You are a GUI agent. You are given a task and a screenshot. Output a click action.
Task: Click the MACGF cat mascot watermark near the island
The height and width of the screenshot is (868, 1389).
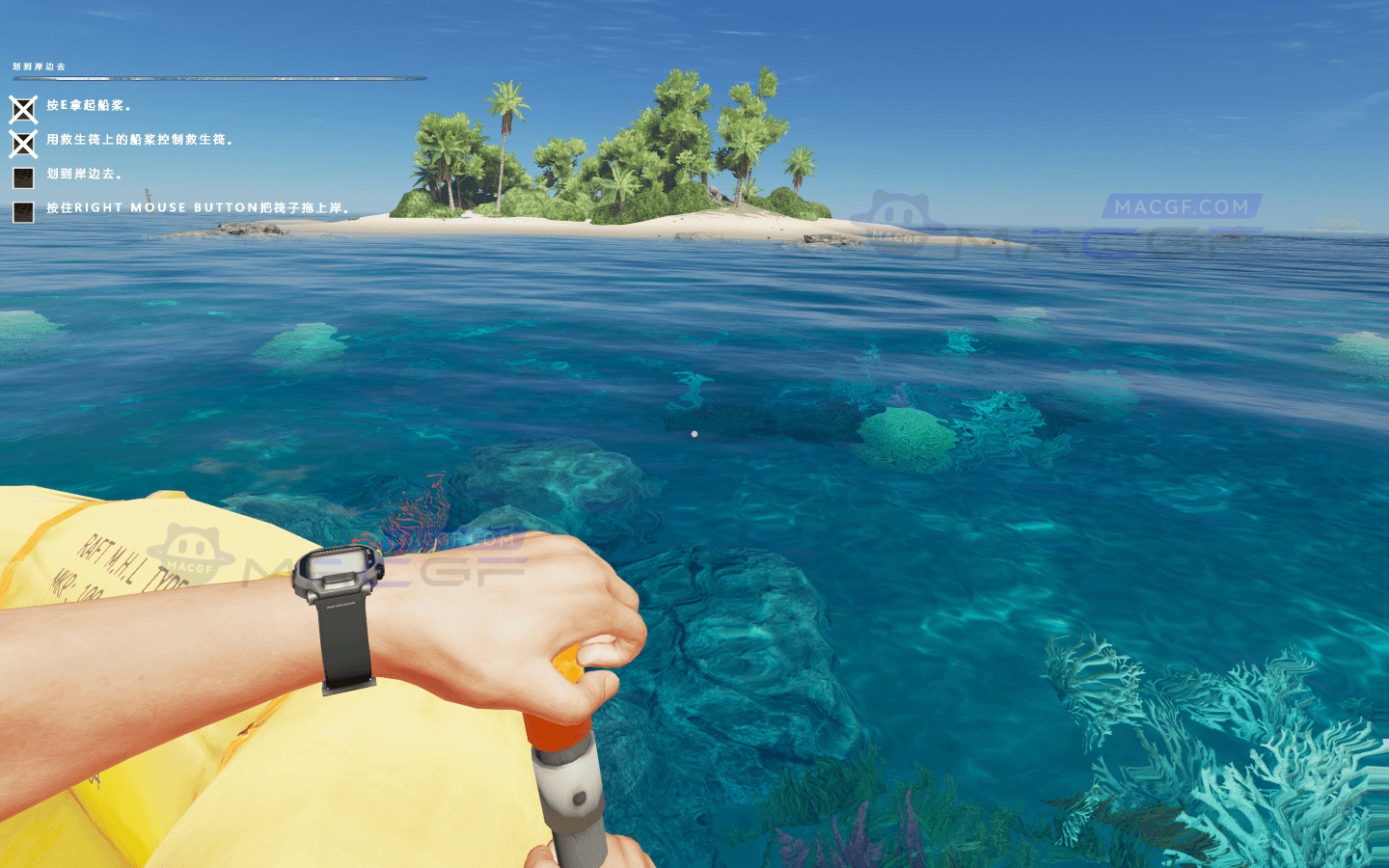point(899,213)
